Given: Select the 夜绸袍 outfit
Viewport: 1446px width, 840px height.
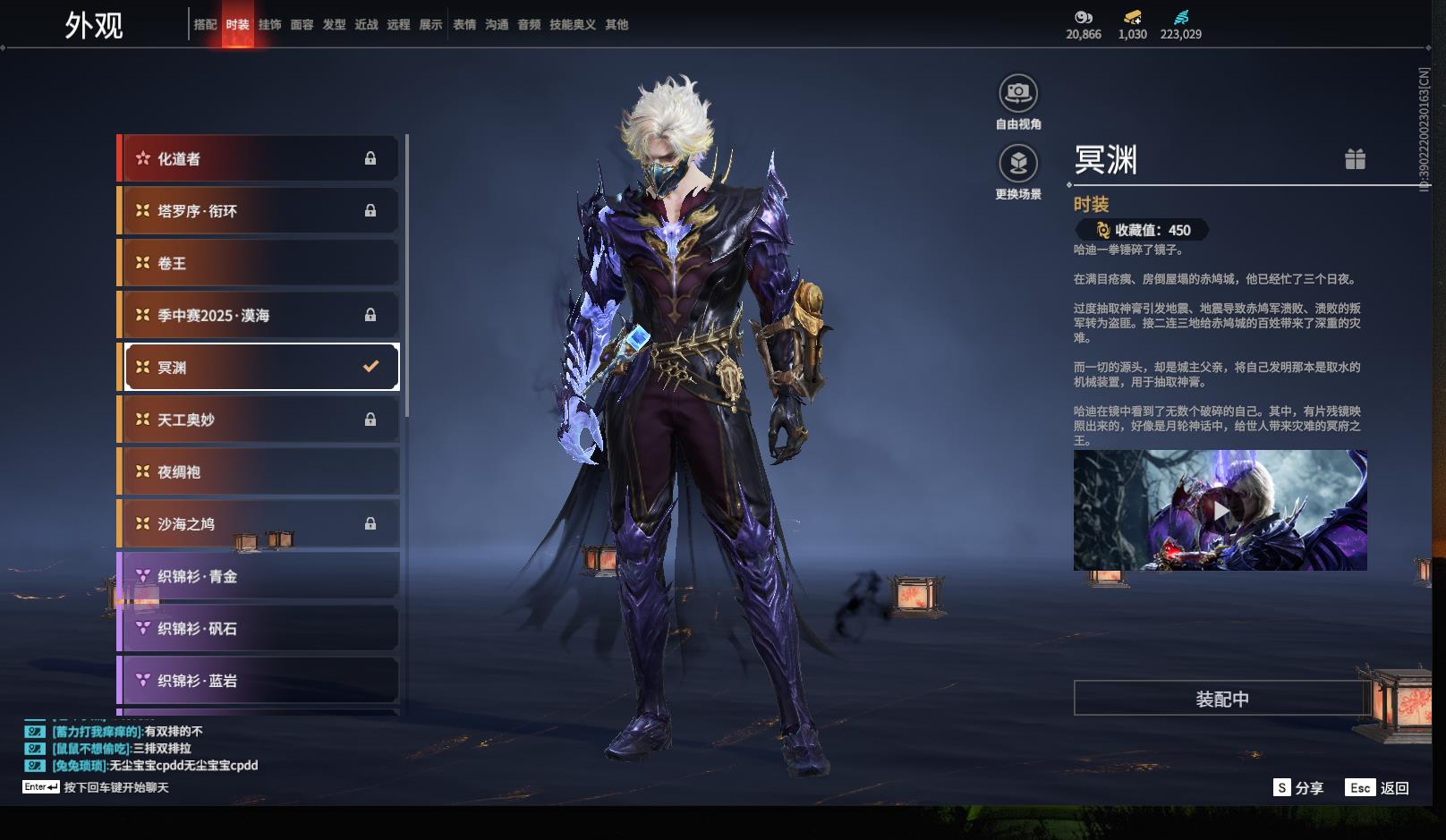Looking at the screenshot, I should (259, 471).
